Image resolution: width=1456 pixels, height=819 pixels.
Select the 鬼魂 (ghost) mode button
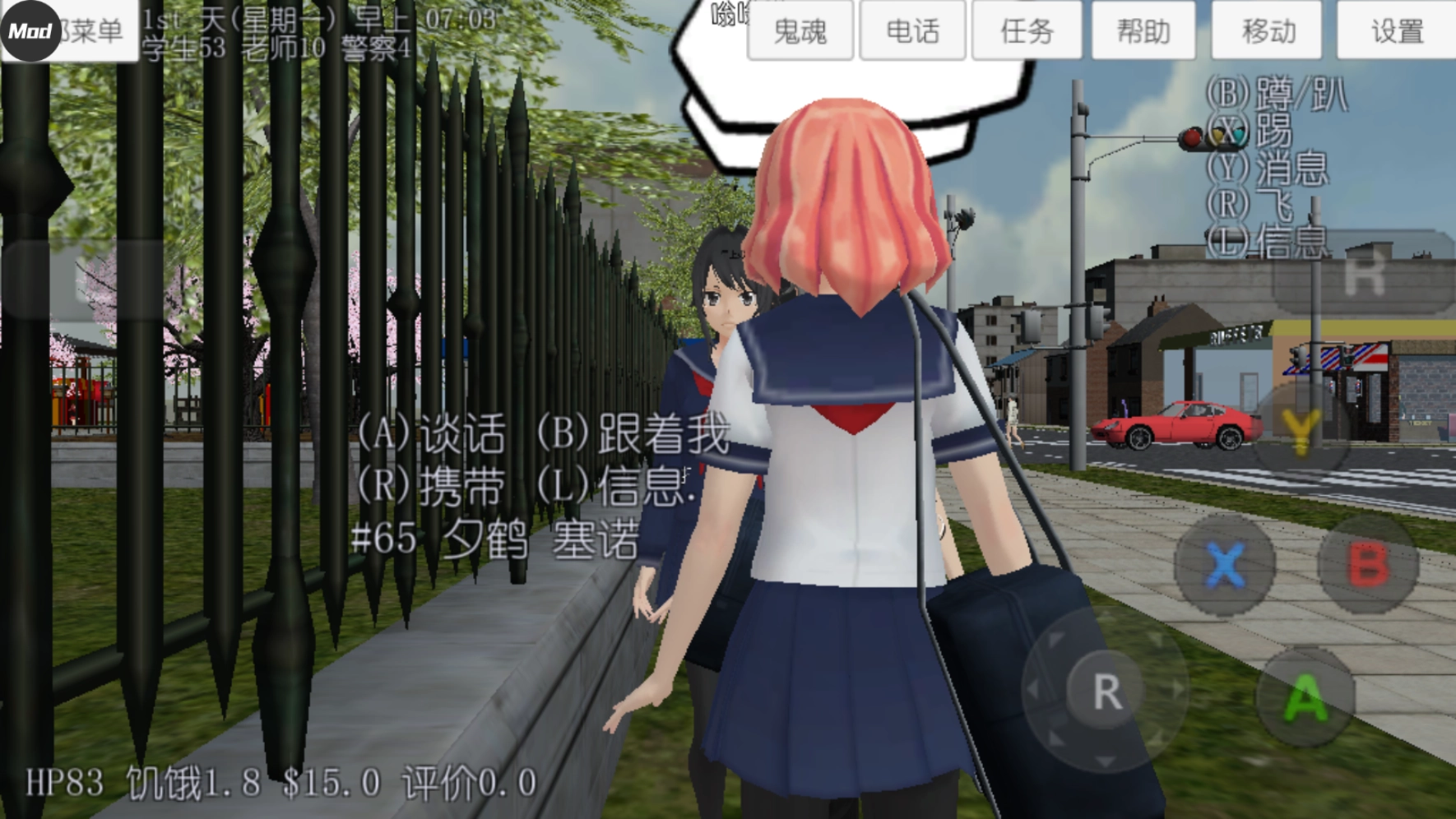coord(799,31)
